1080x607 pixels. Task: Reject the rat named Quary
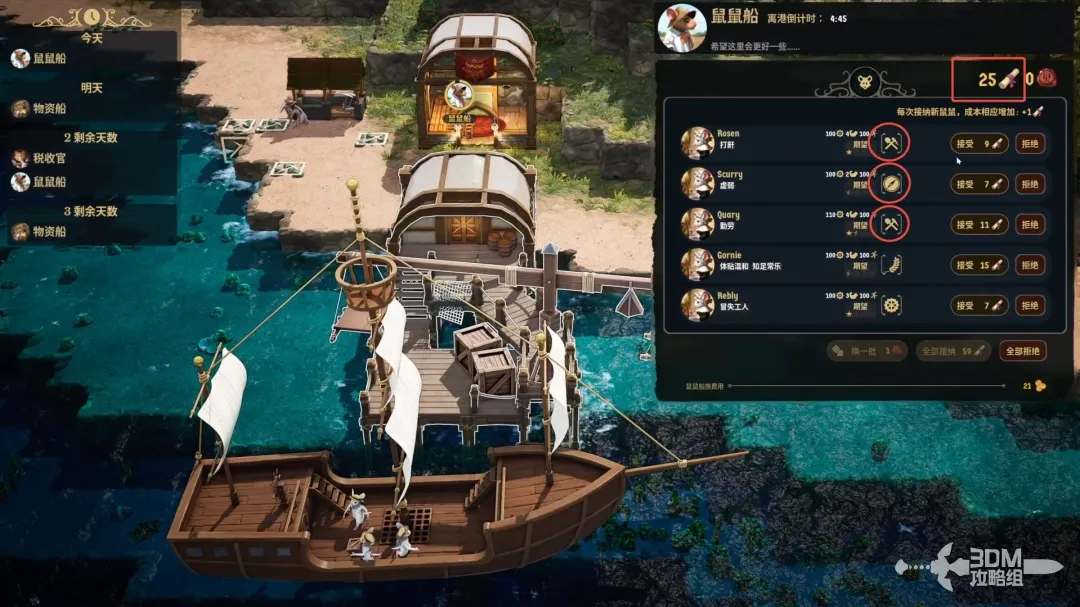tap(1030, 225)
